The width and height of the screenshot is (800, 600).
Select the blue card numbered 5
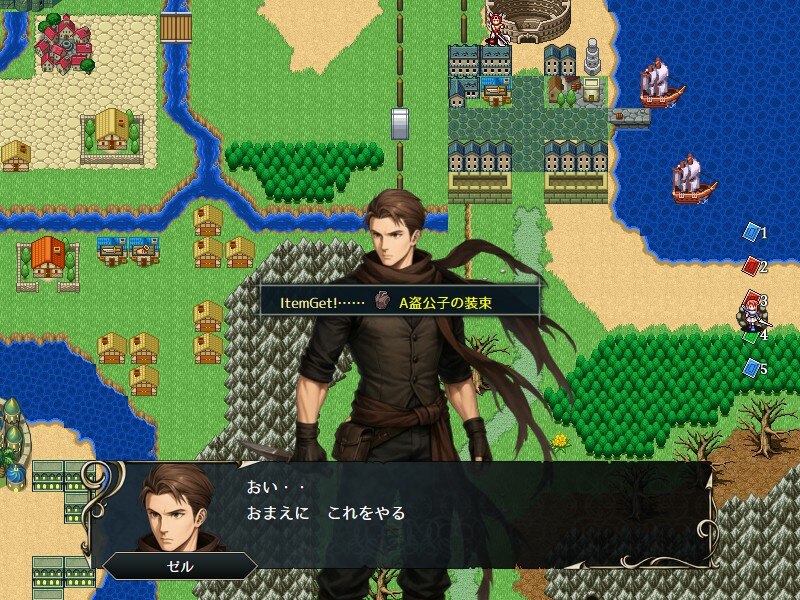pos(751,368)
